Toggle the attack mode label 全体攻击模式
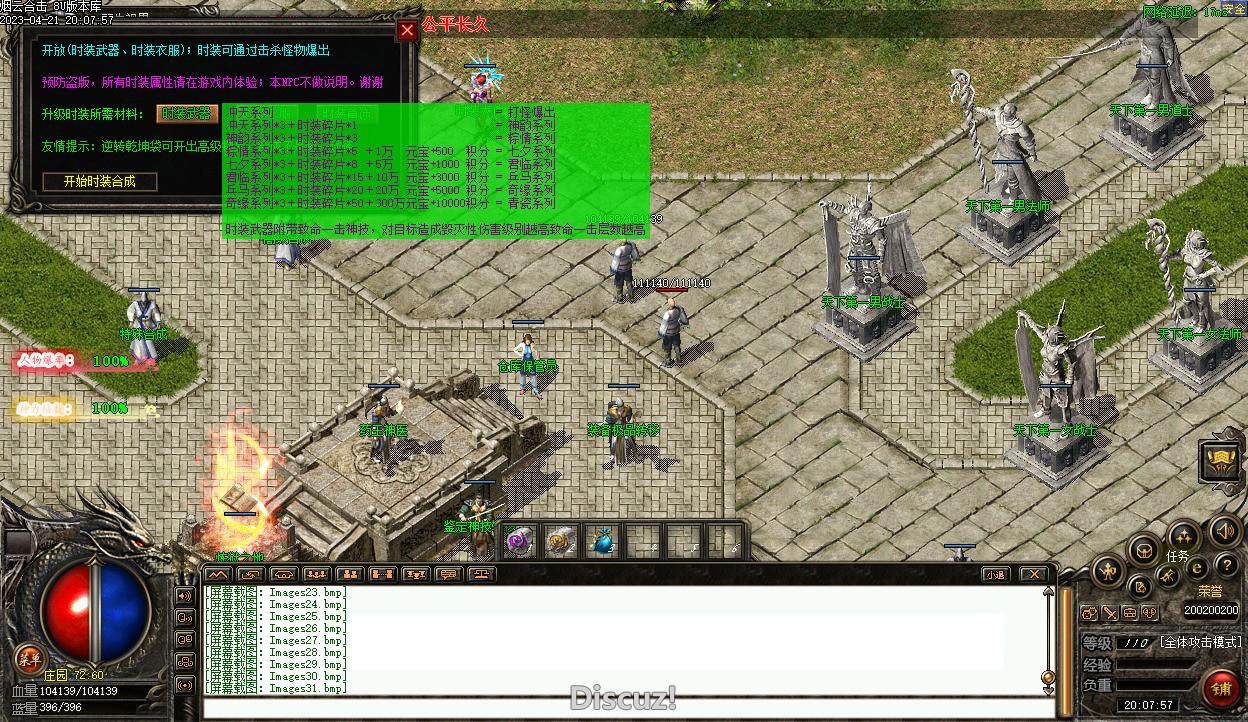 [1199, 642]
